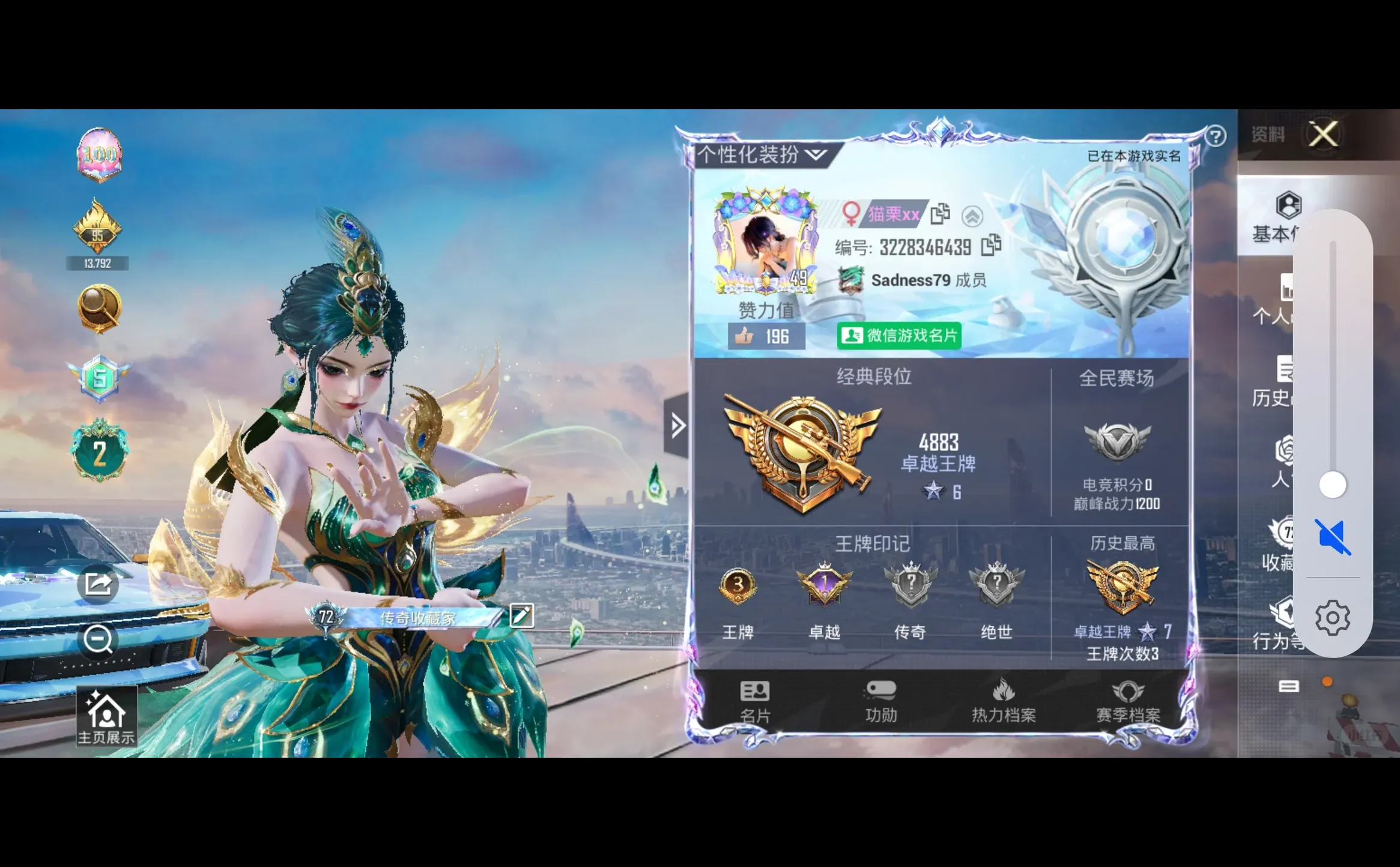This screenshot has height=867, width=1400.
Task: Collapse the panel with the side arrow
Action: pyautogui.click(x=677, y=426)
